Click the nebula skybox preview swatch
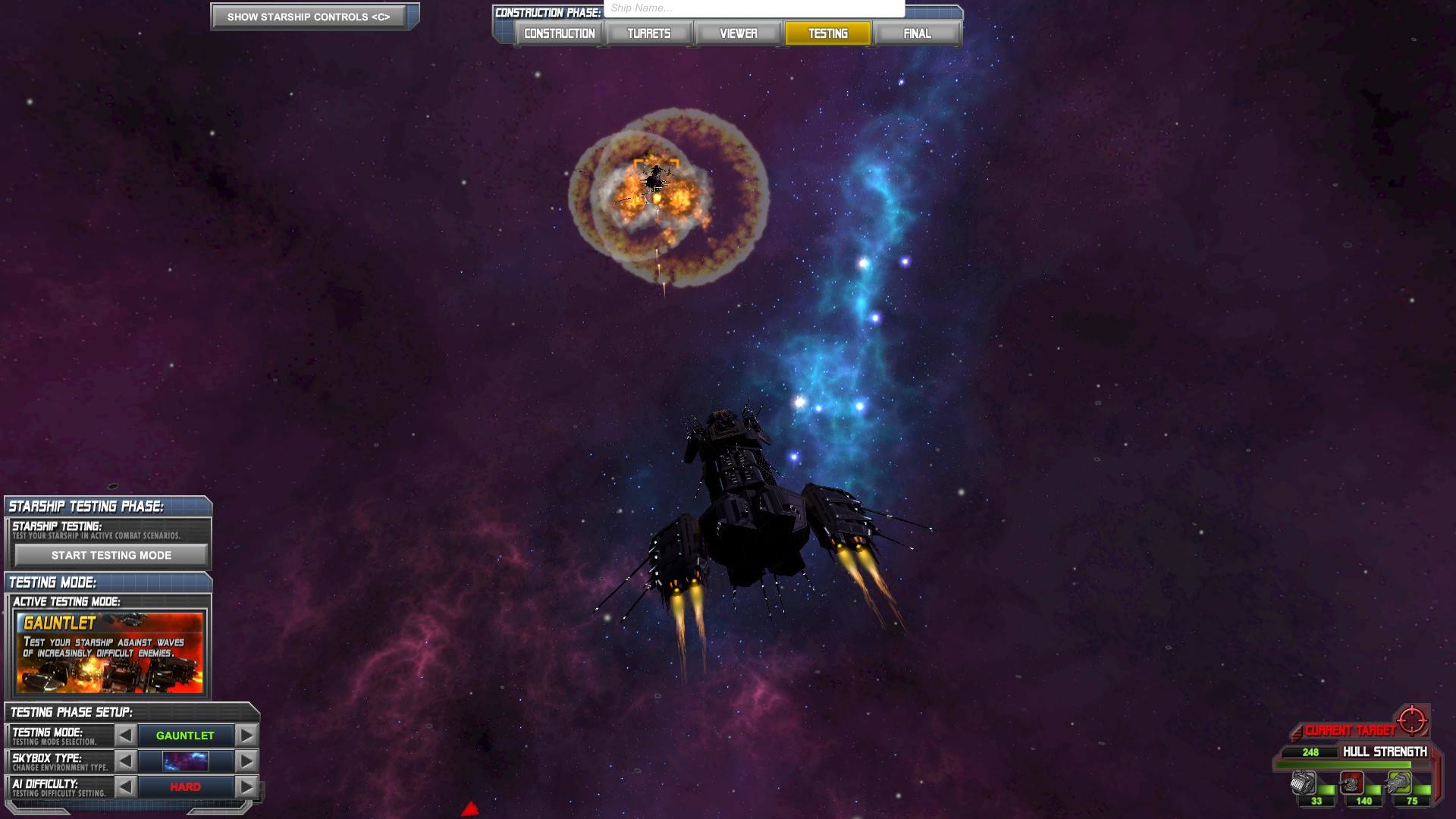Viewport: 1456px width, 819px height. (x=184, y=761)
